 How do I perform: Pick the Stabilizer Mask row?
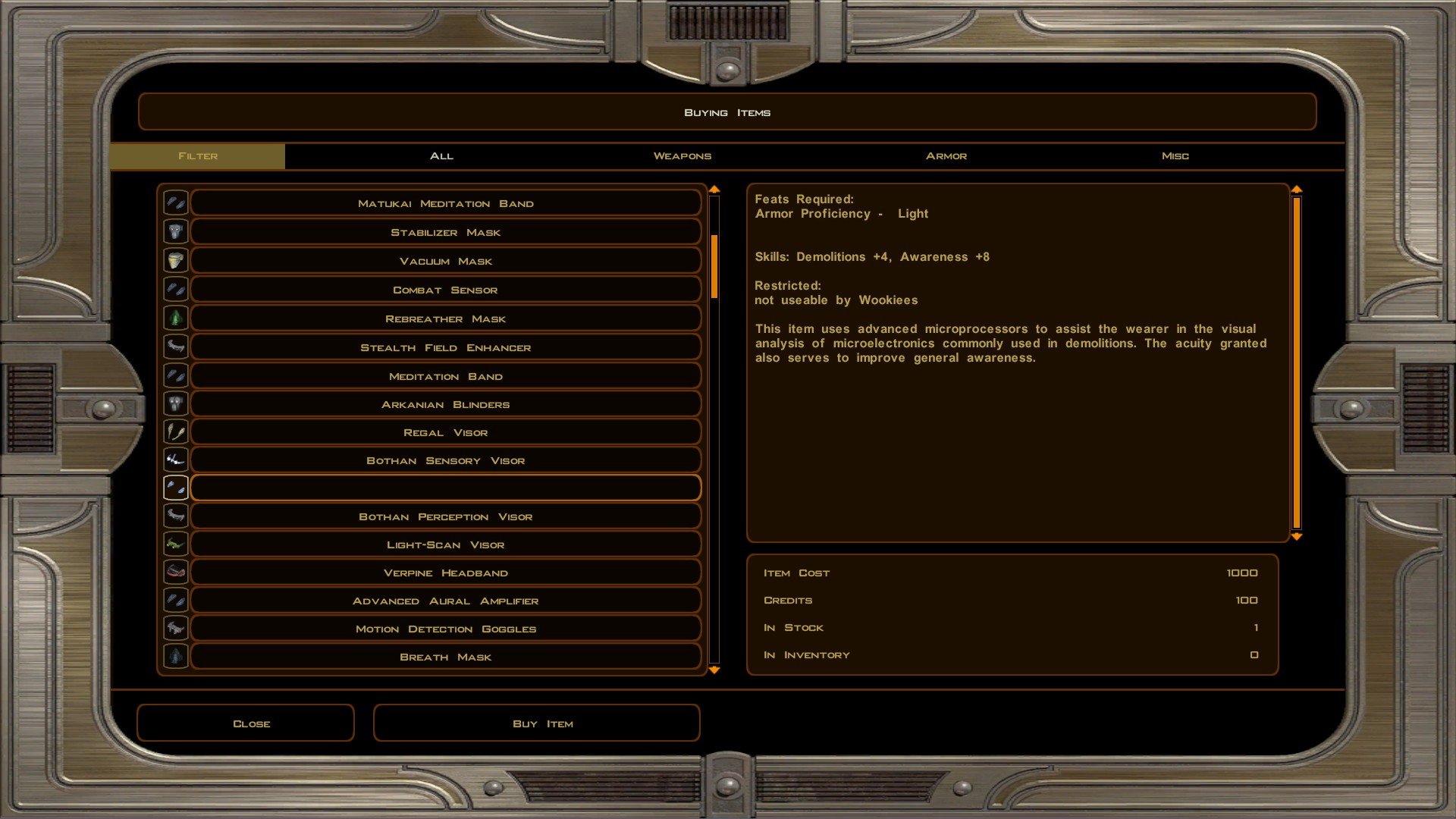click(x=445, y=232)
